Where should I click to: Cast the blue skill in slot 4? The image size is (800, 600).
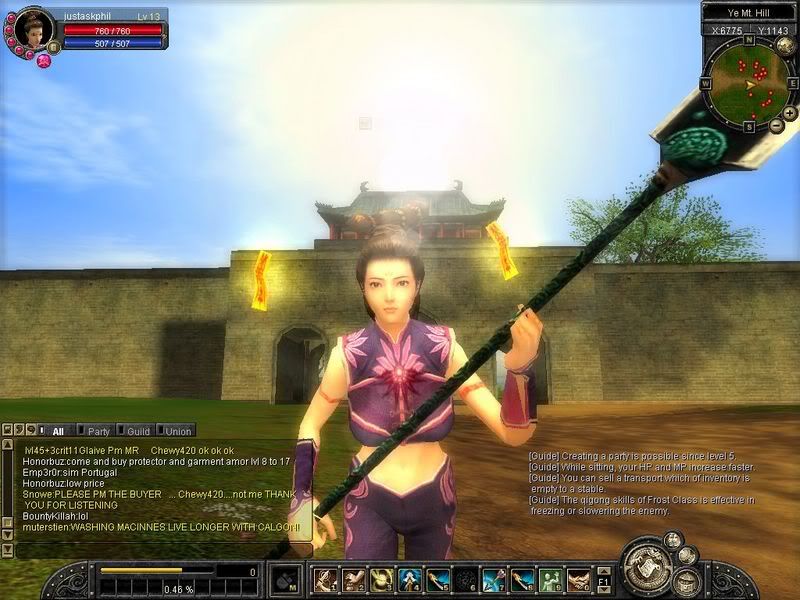(409, 580)
